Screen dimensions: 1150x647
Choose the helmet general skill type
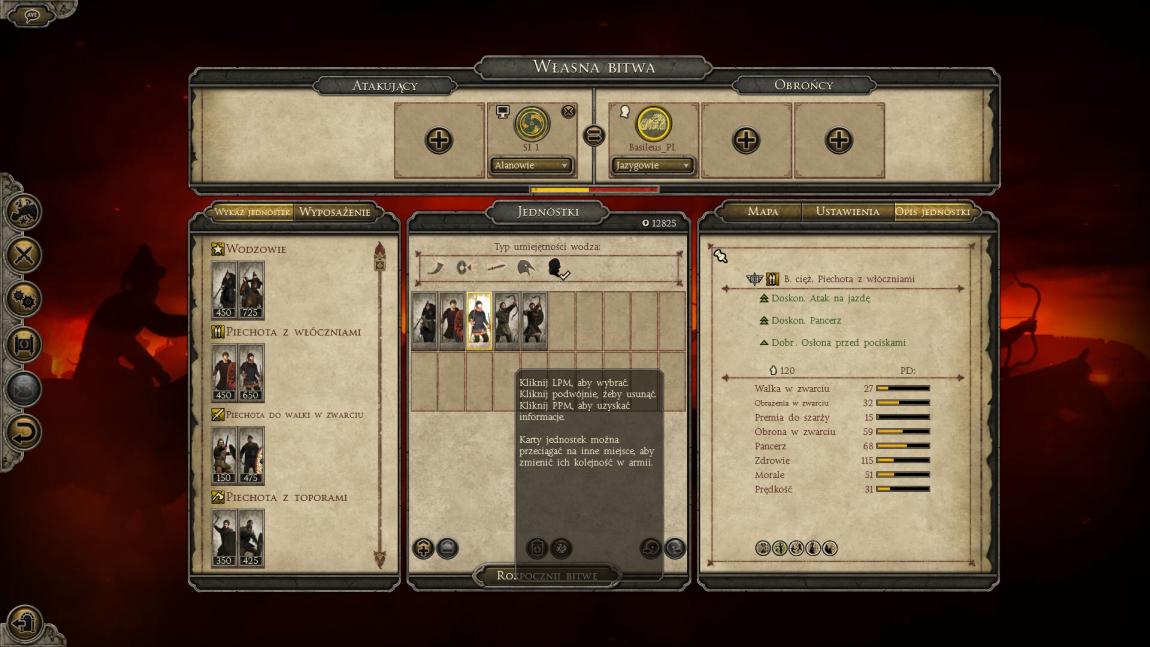coord(525,267)
